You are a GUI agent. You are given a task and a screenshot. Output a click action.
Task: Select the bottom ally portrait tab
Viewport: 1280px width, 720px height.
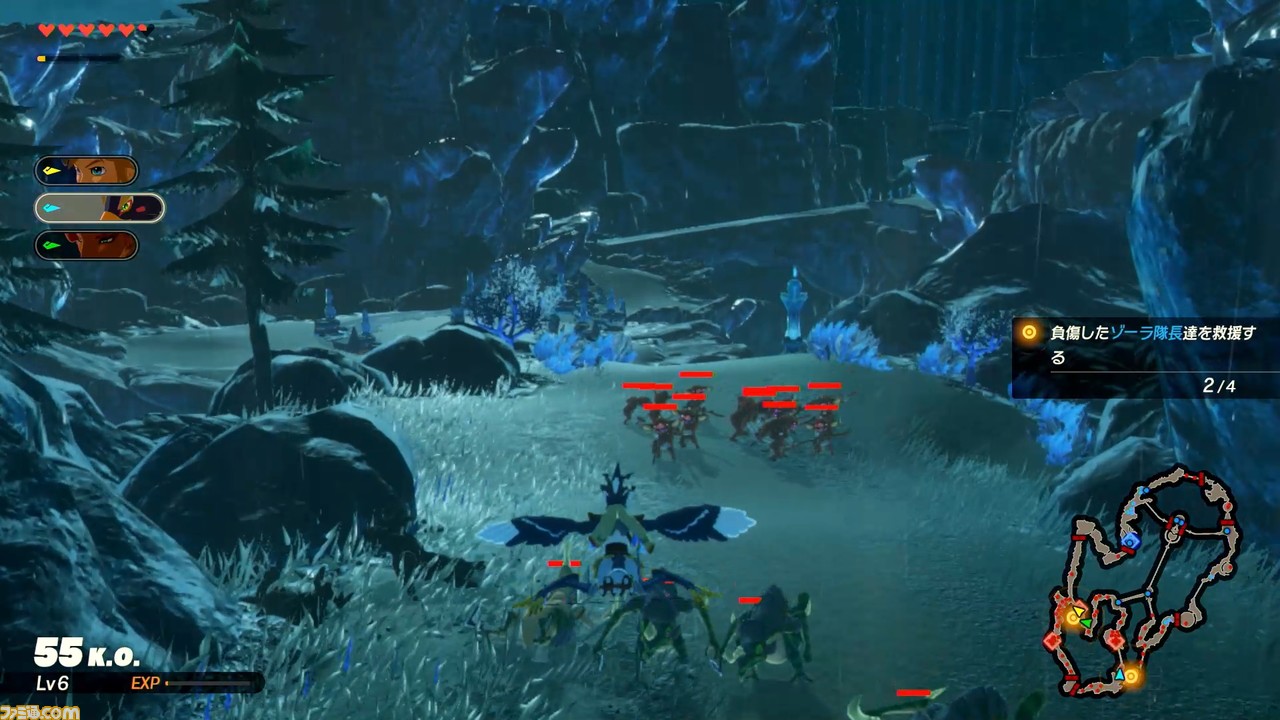(85, 245)
